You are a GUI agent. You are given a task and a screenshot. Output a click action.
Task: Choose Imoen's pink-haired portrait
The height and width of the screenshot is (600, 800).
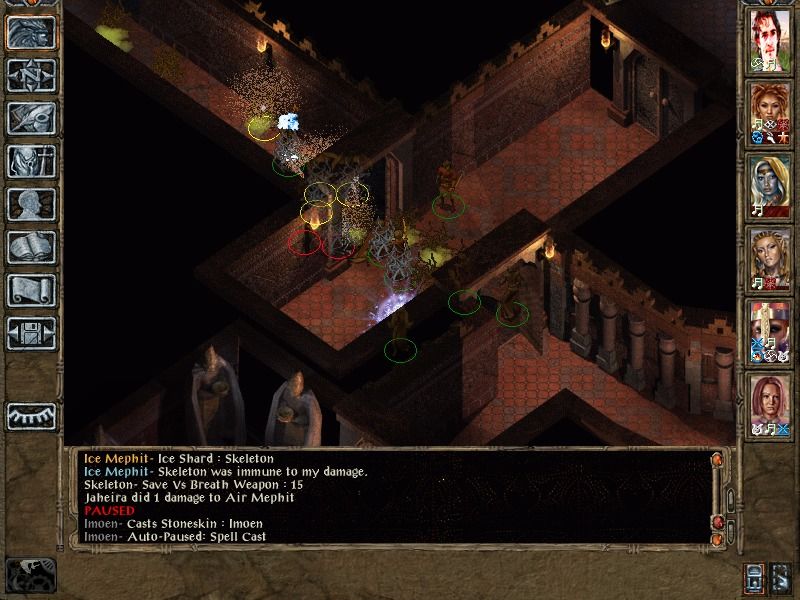[770, 405]
